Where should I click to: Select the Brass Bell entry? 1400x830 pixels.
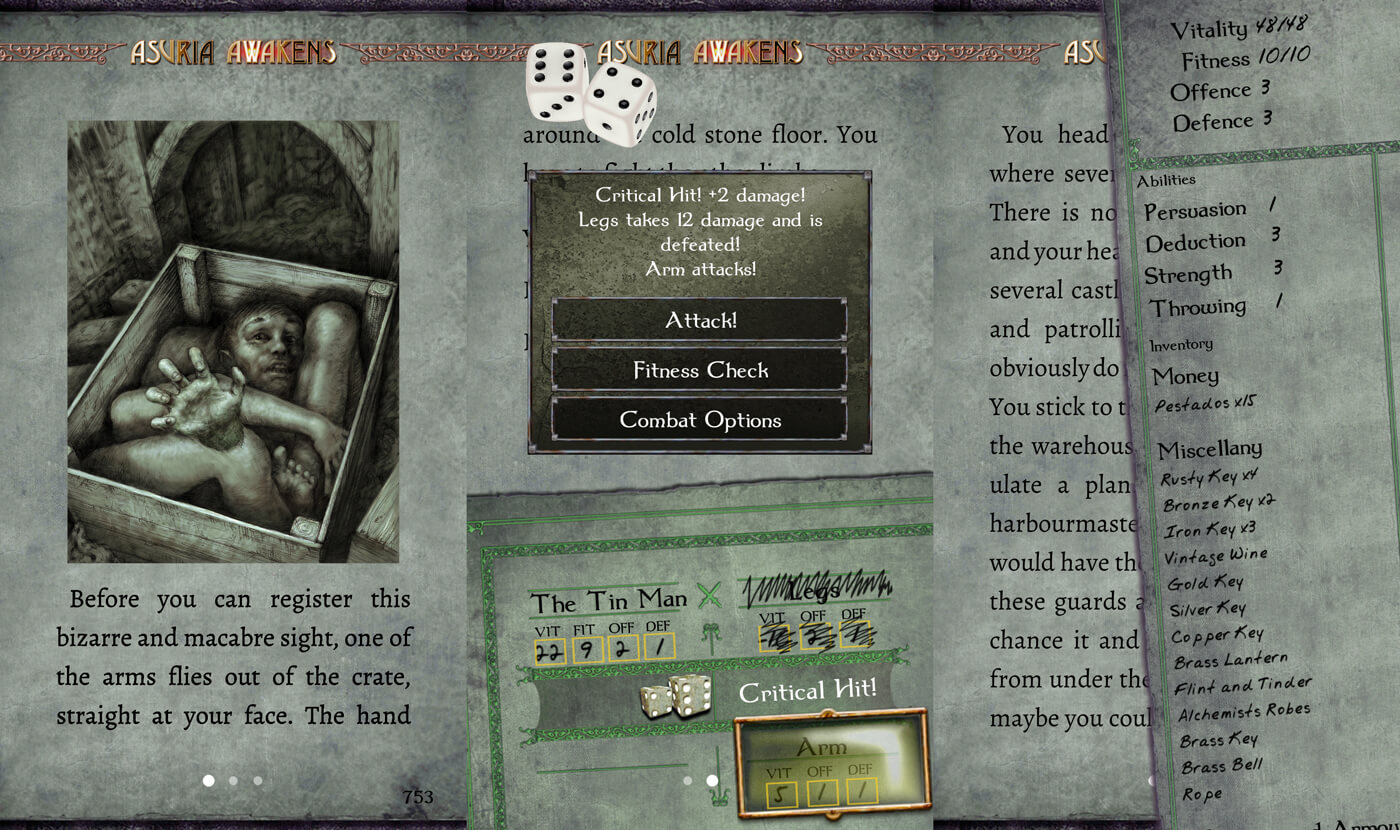(1221, 767)
